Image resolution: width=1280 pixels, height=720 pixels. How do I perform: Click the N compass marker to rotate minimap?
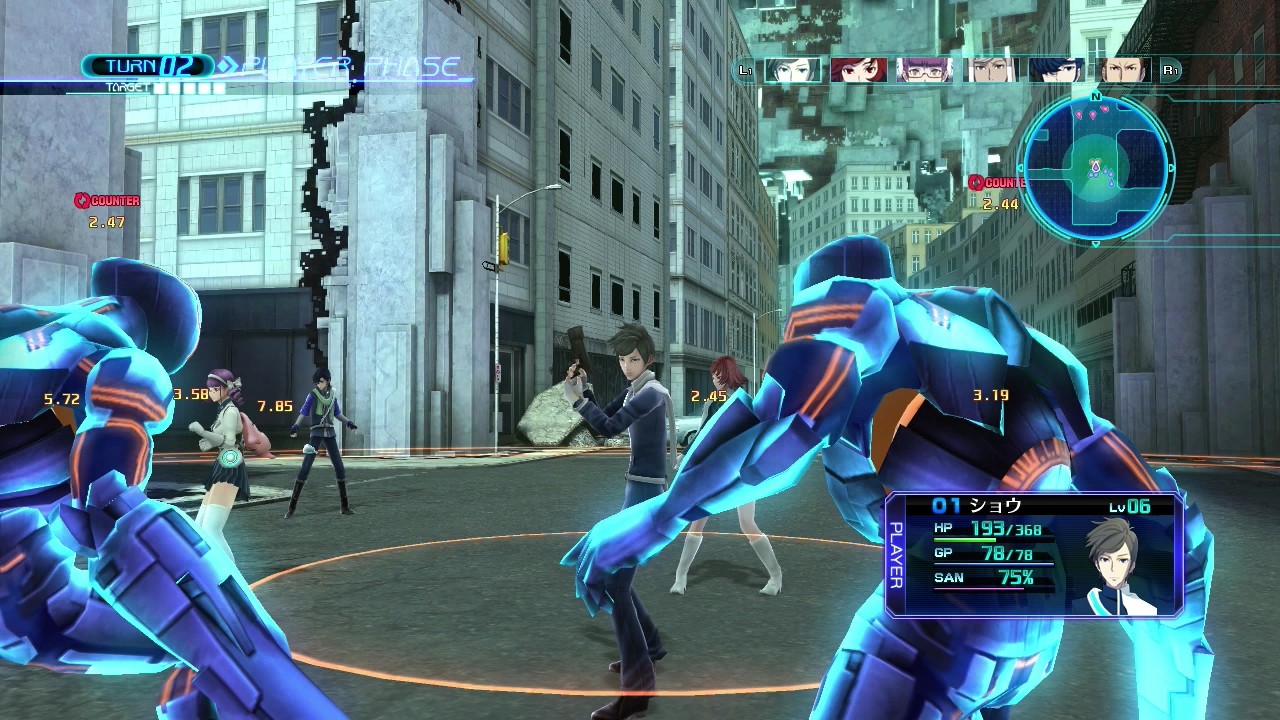1095,97
